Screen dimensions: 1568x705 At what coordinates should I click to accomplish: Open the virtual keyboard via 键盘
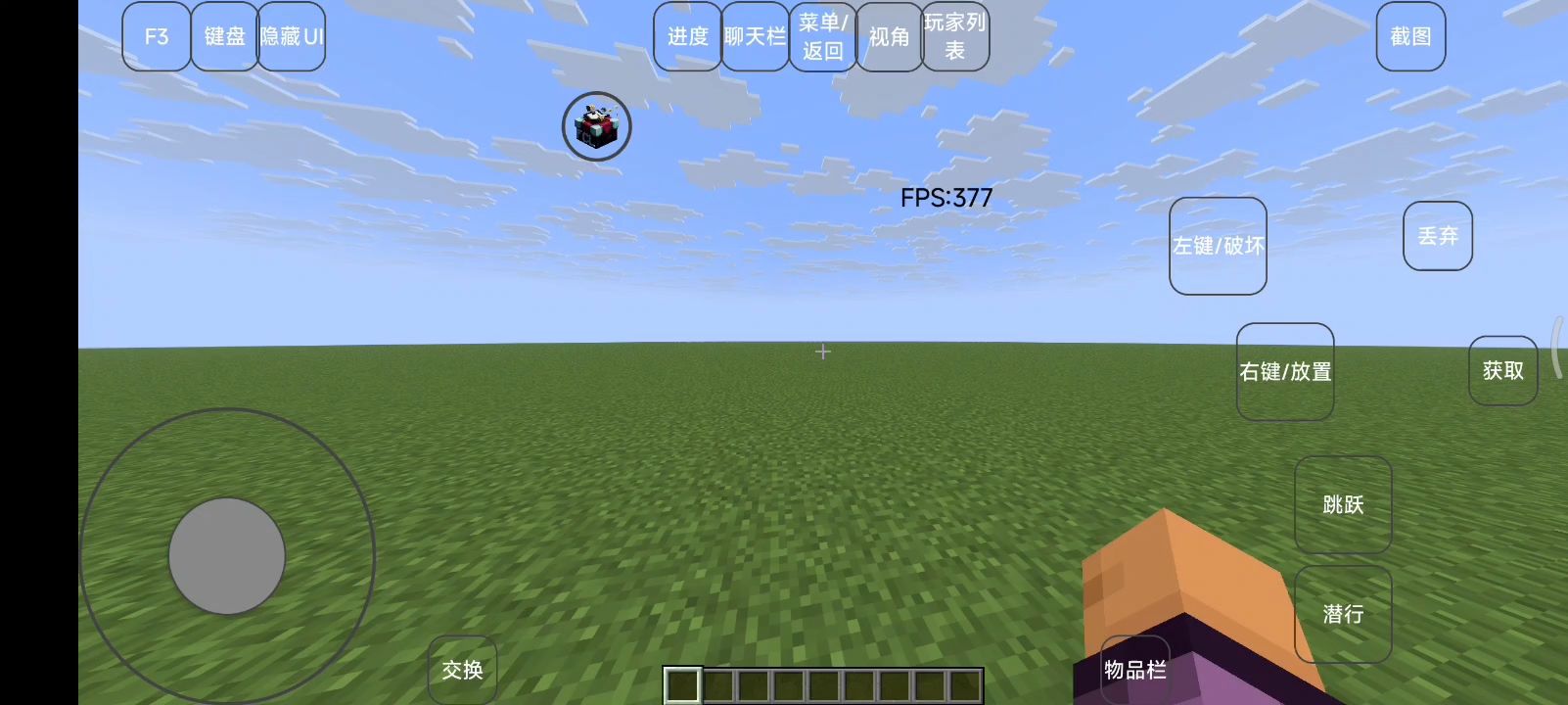pyautogui.click(x=224, y=36)
